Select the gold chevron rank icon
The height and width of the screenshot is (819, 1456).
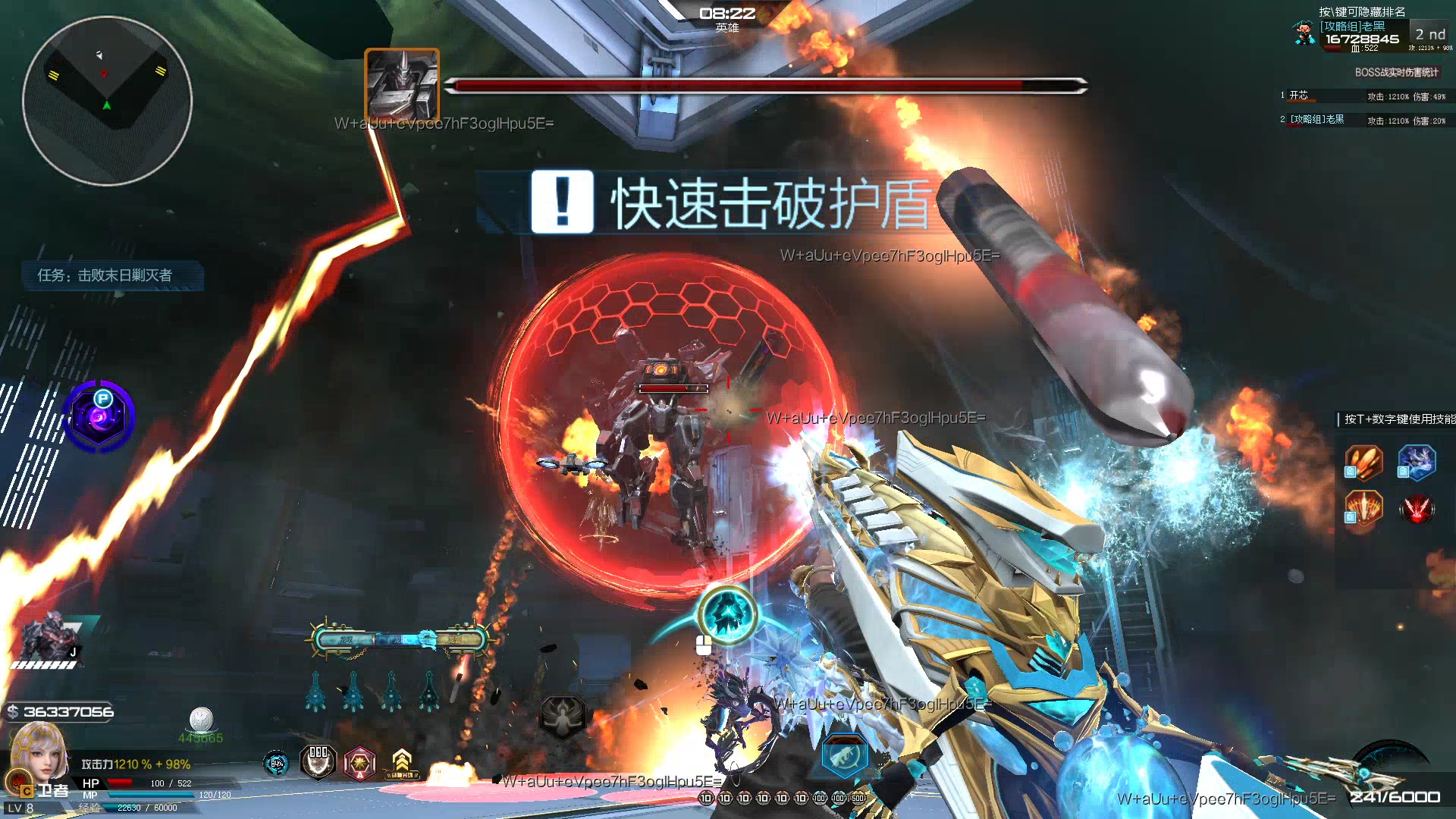point(402,761)
